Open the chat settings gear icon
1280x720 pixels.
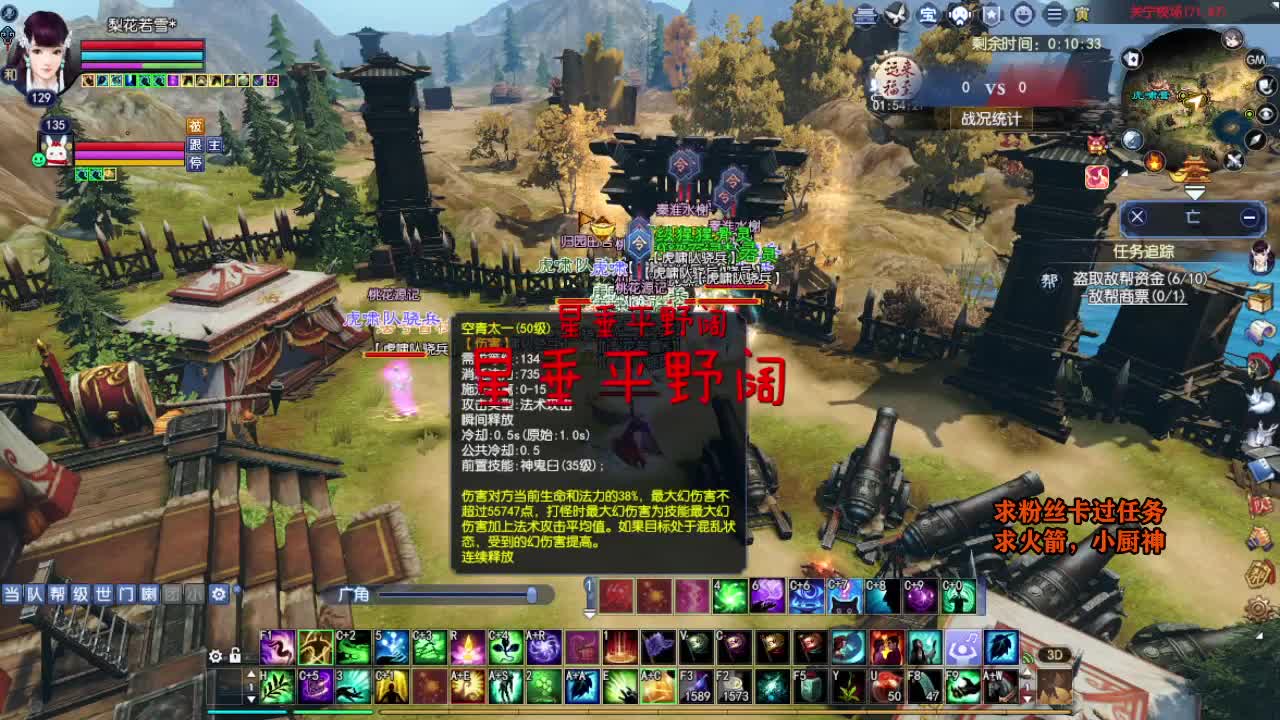tap(217, 593)
